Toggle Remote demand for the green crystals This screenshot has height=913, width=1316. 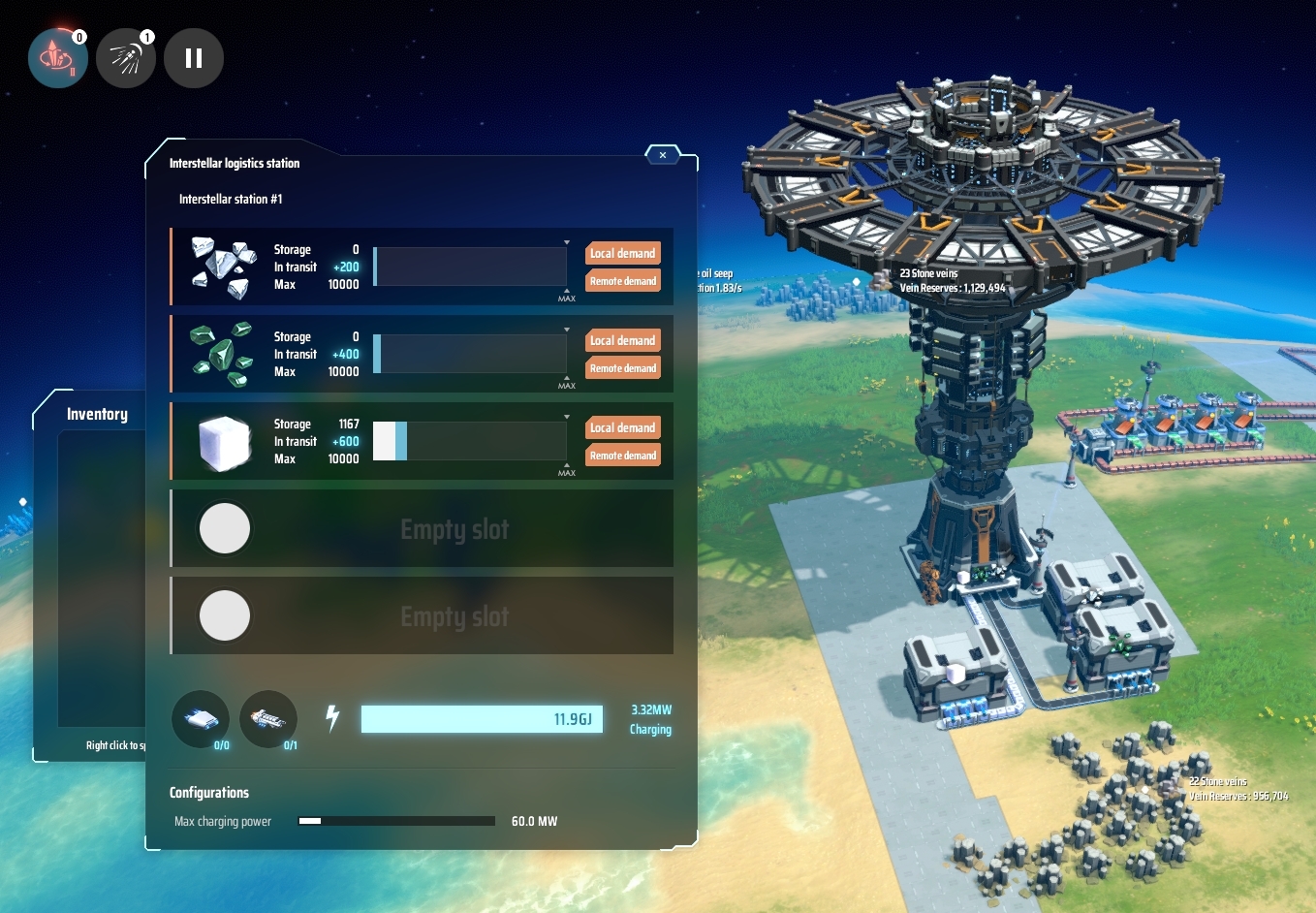(622, 368)
